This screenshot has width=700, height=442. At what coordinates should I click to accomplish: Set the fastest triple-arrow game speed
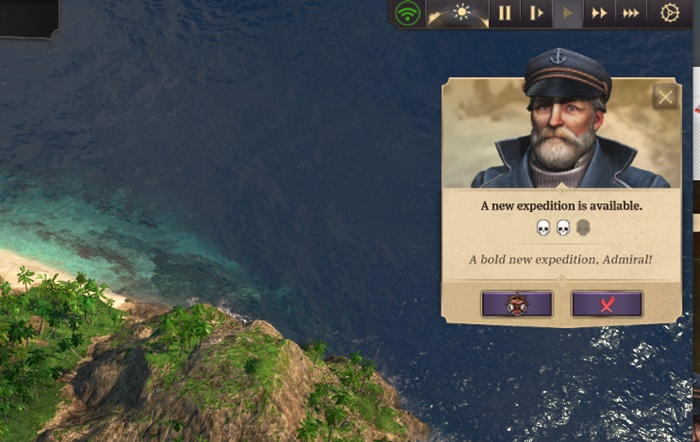(631, 13)
